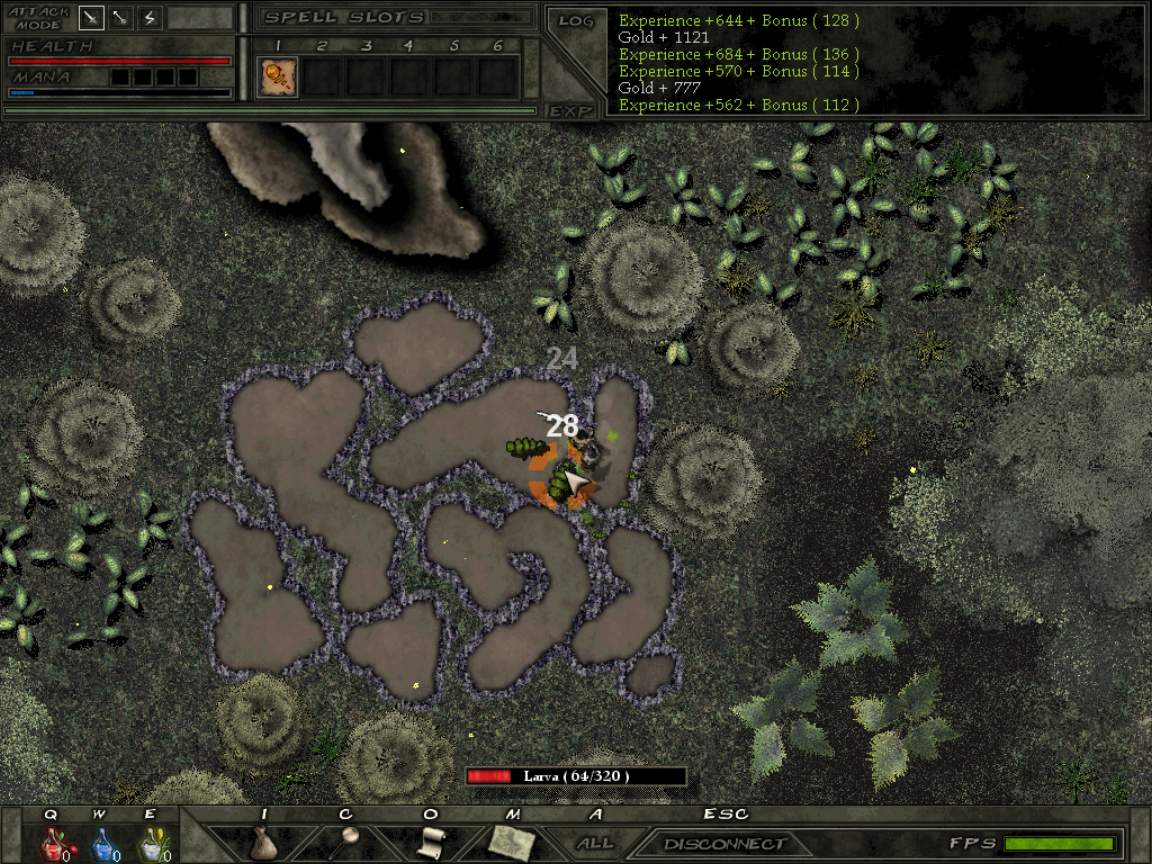Open the character sheet mace icon
Image resolution: width=1152 pixels, height=864 pixels.
tap(348, 841)
